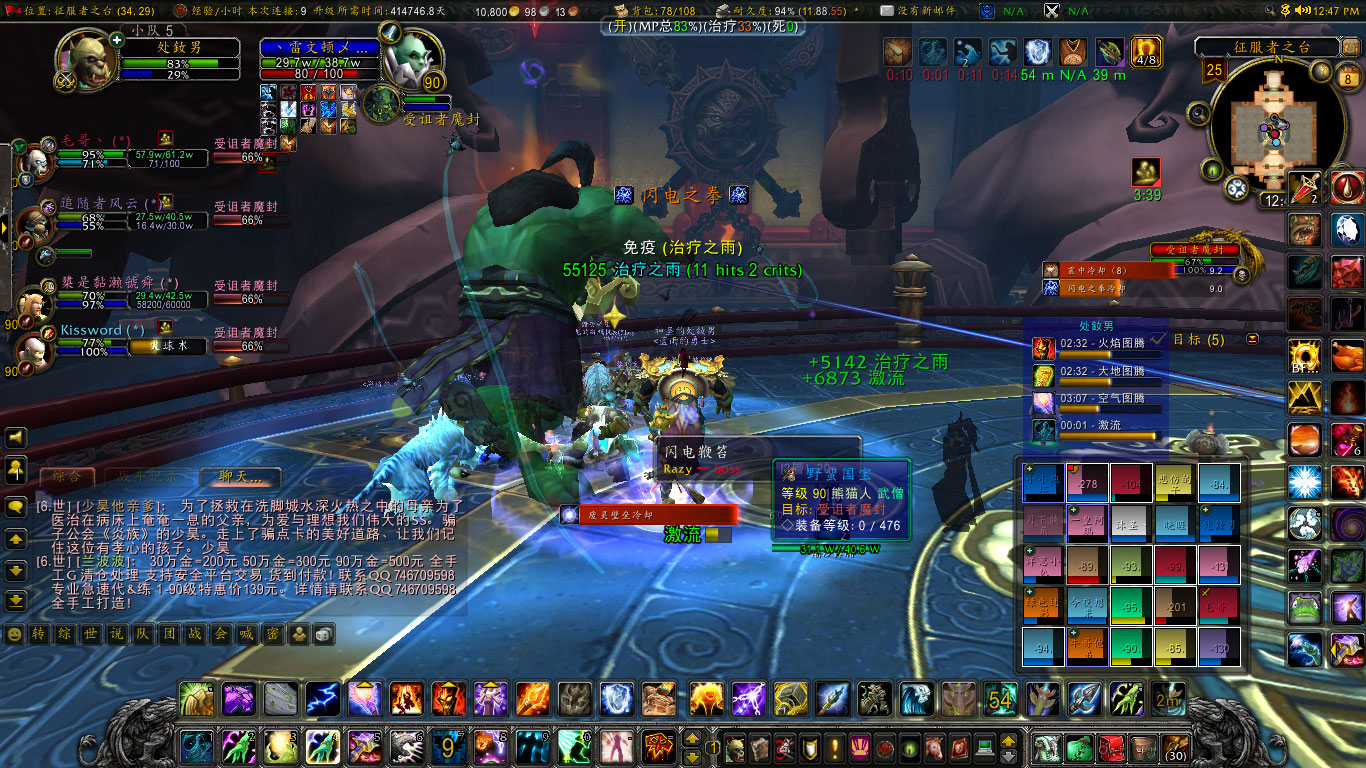Click the minimap tracking magnifier button

[x=1199, y=114]
